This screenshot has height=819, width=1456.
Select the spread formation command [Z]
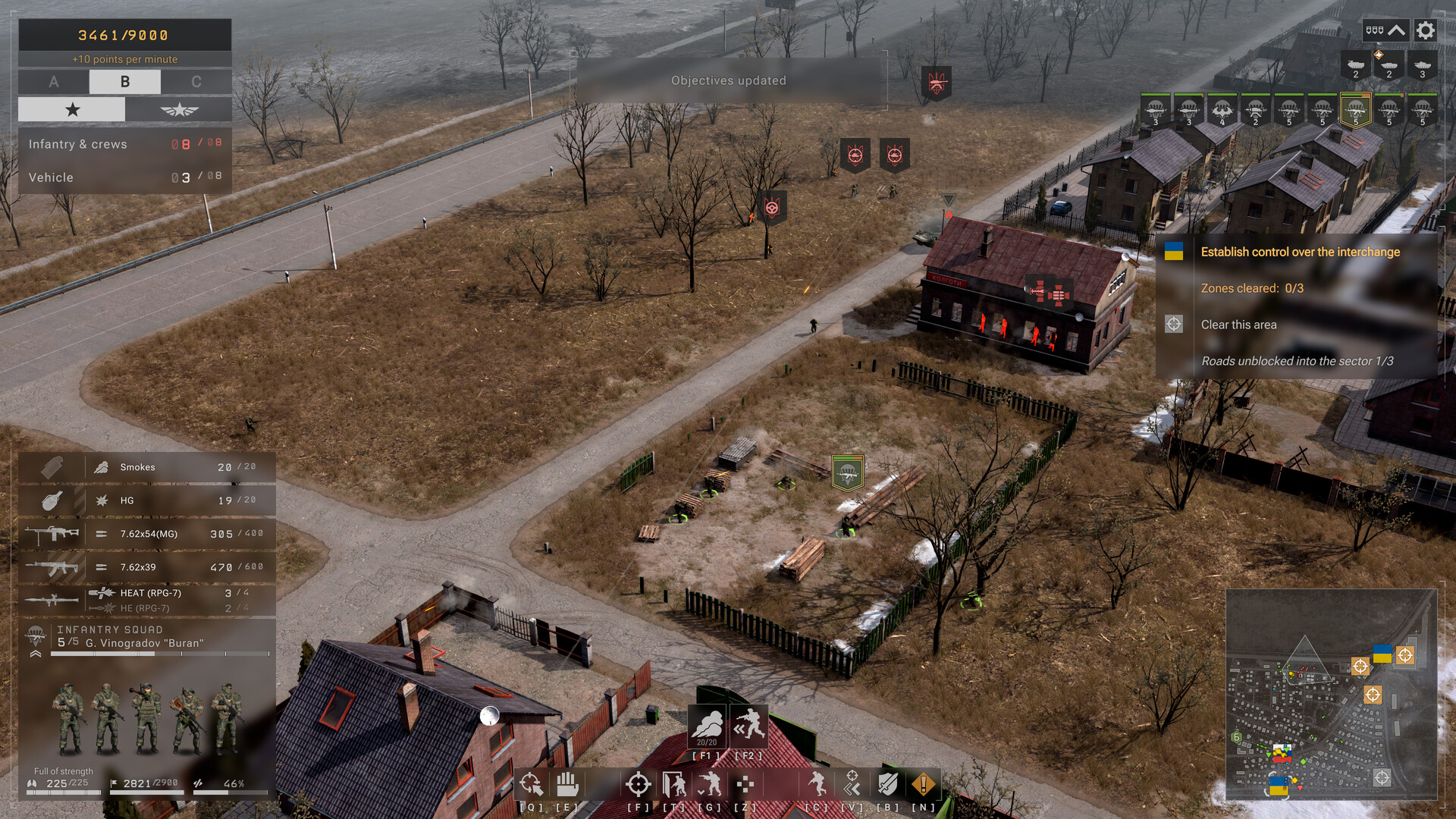tap(745, 784)
